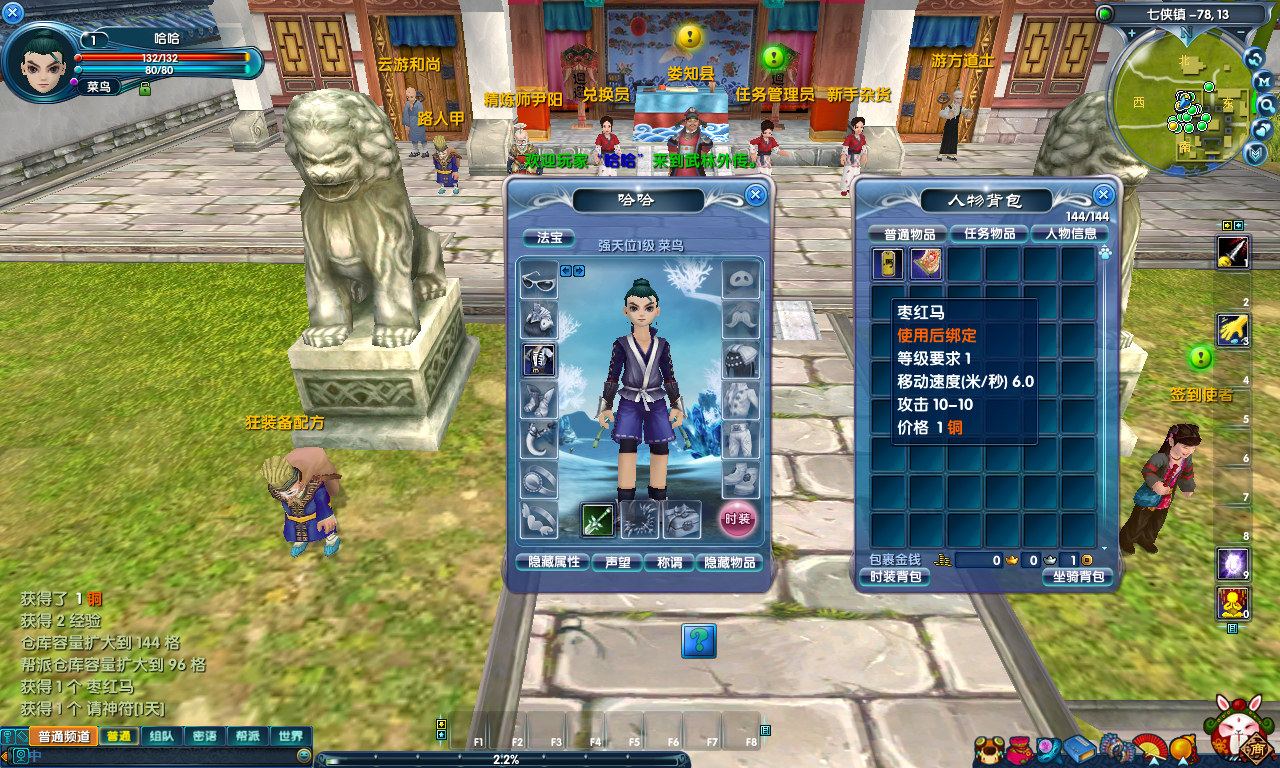Click the 隐藏物品 button
This screenshot has width=1280, height=768.
[730, 562]
